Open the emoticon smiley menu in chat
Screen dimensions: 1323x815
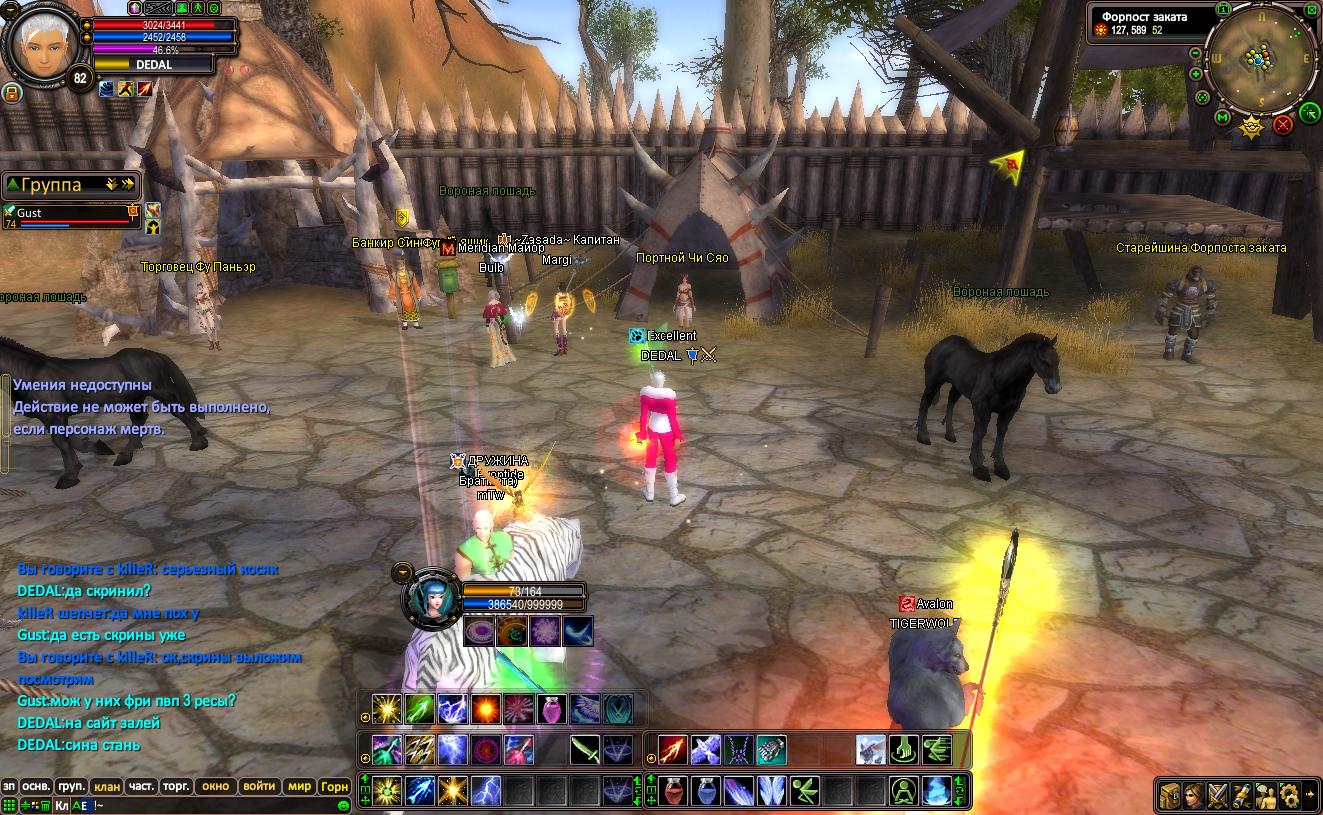[x=343, y=805]
